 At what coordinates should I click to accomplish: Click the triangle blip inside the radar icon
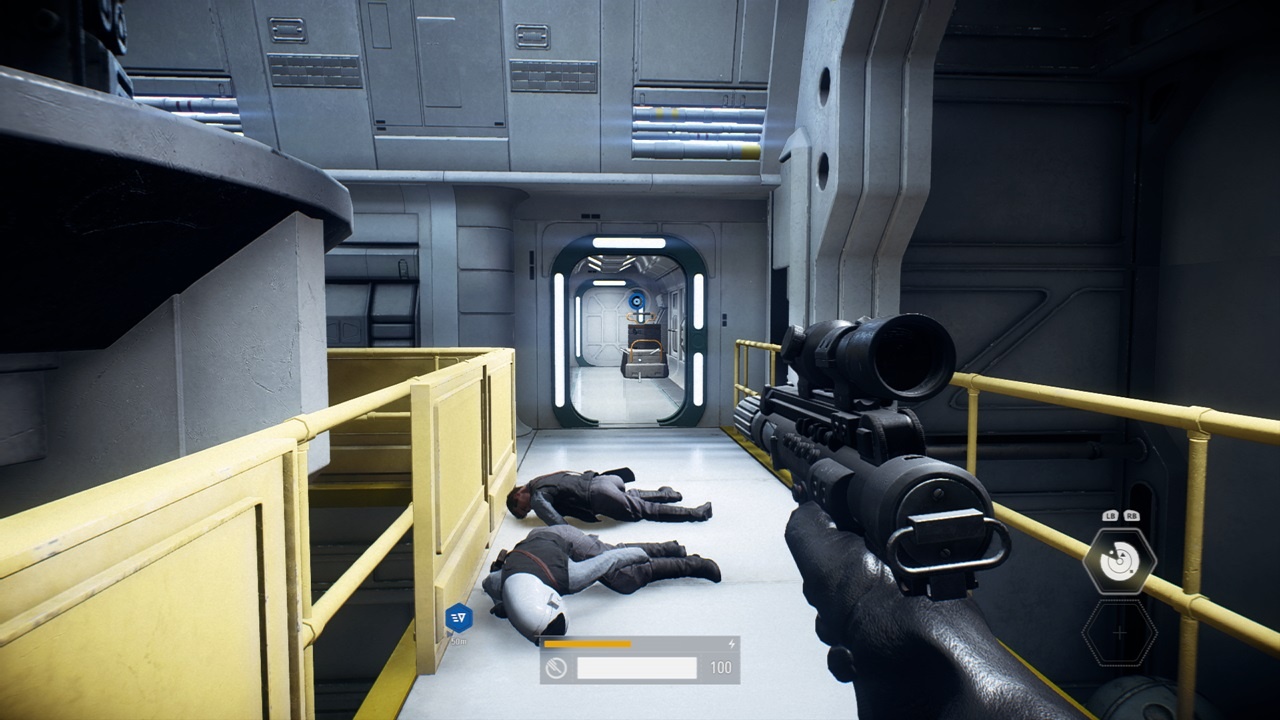(x=1123, y=554)
